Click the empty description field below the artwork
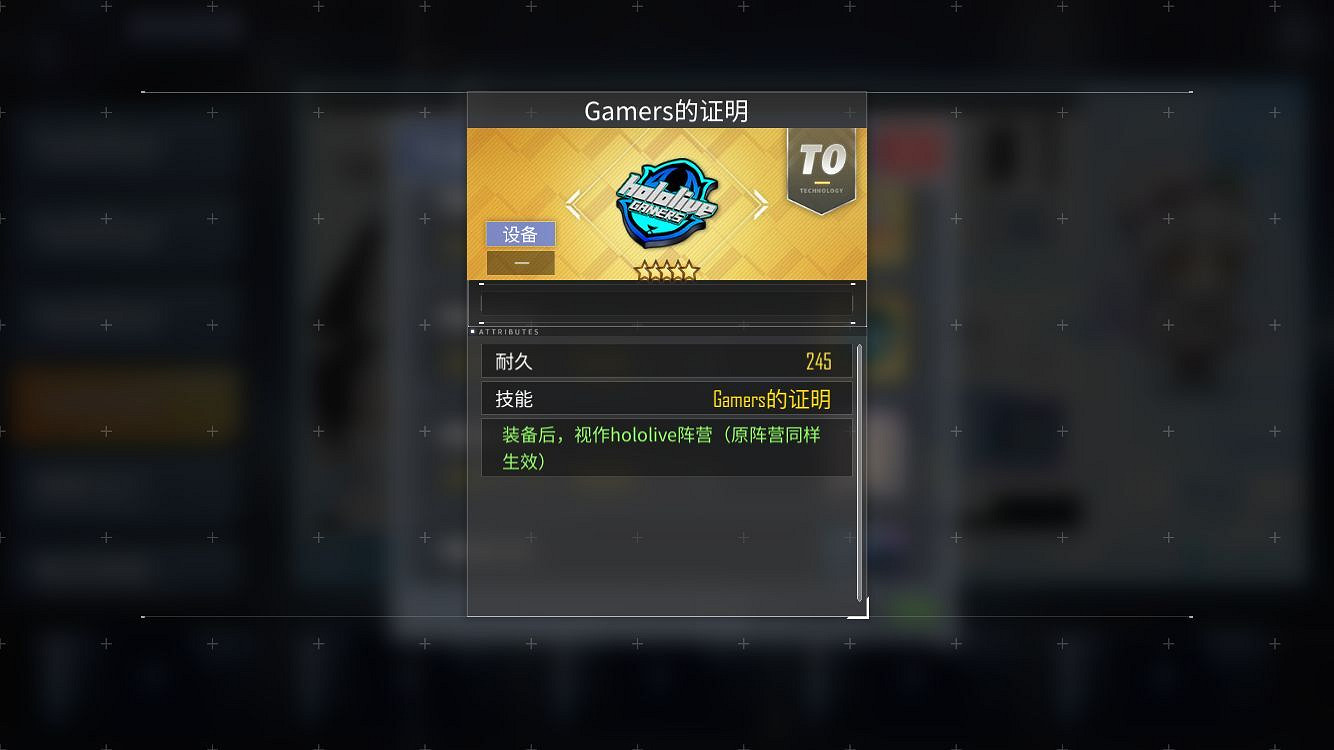The width and height of the screenshot is (1334, 750). coord(666,303)
